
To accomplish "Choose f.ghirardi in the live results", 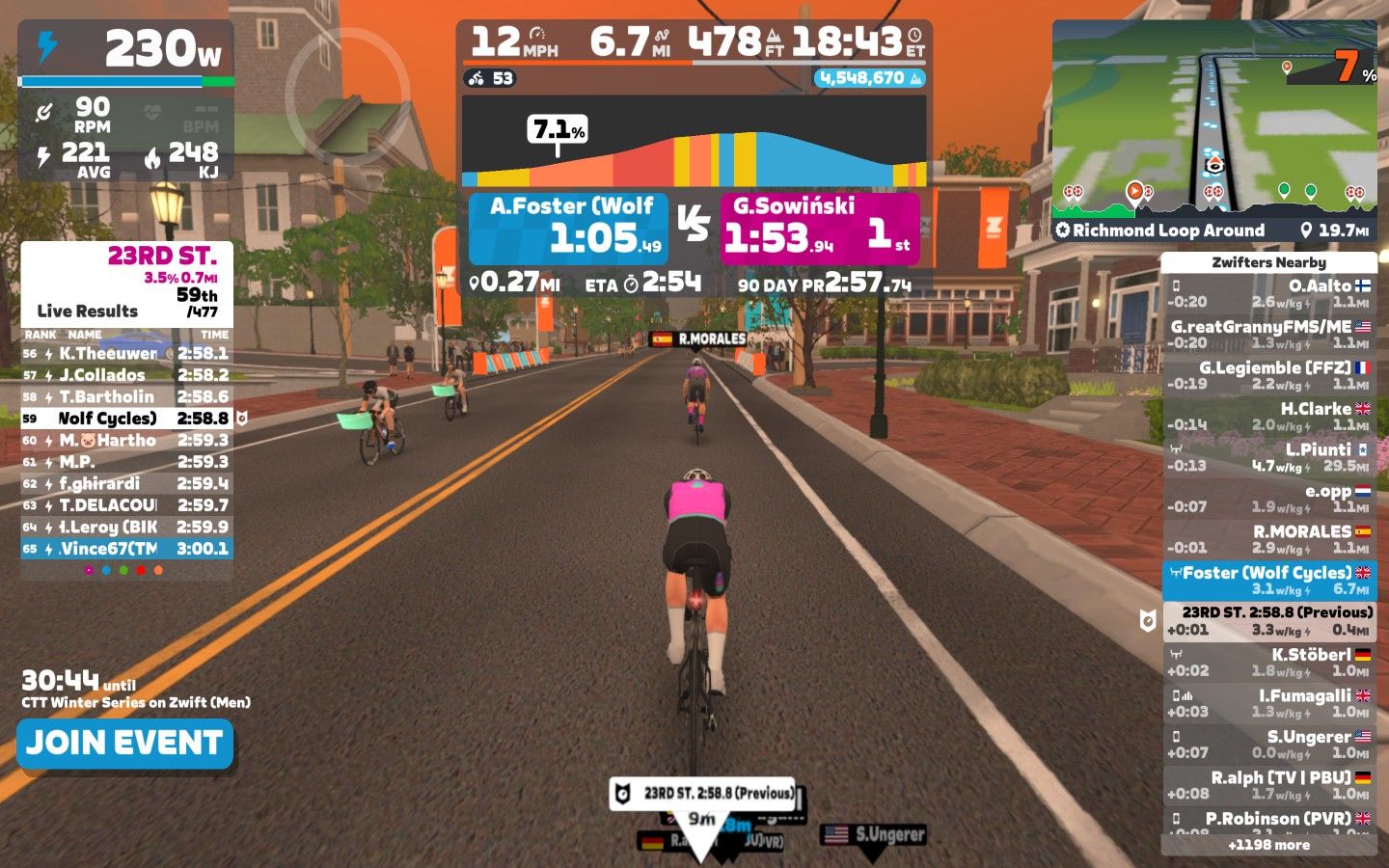I will (x=126, y=484).
